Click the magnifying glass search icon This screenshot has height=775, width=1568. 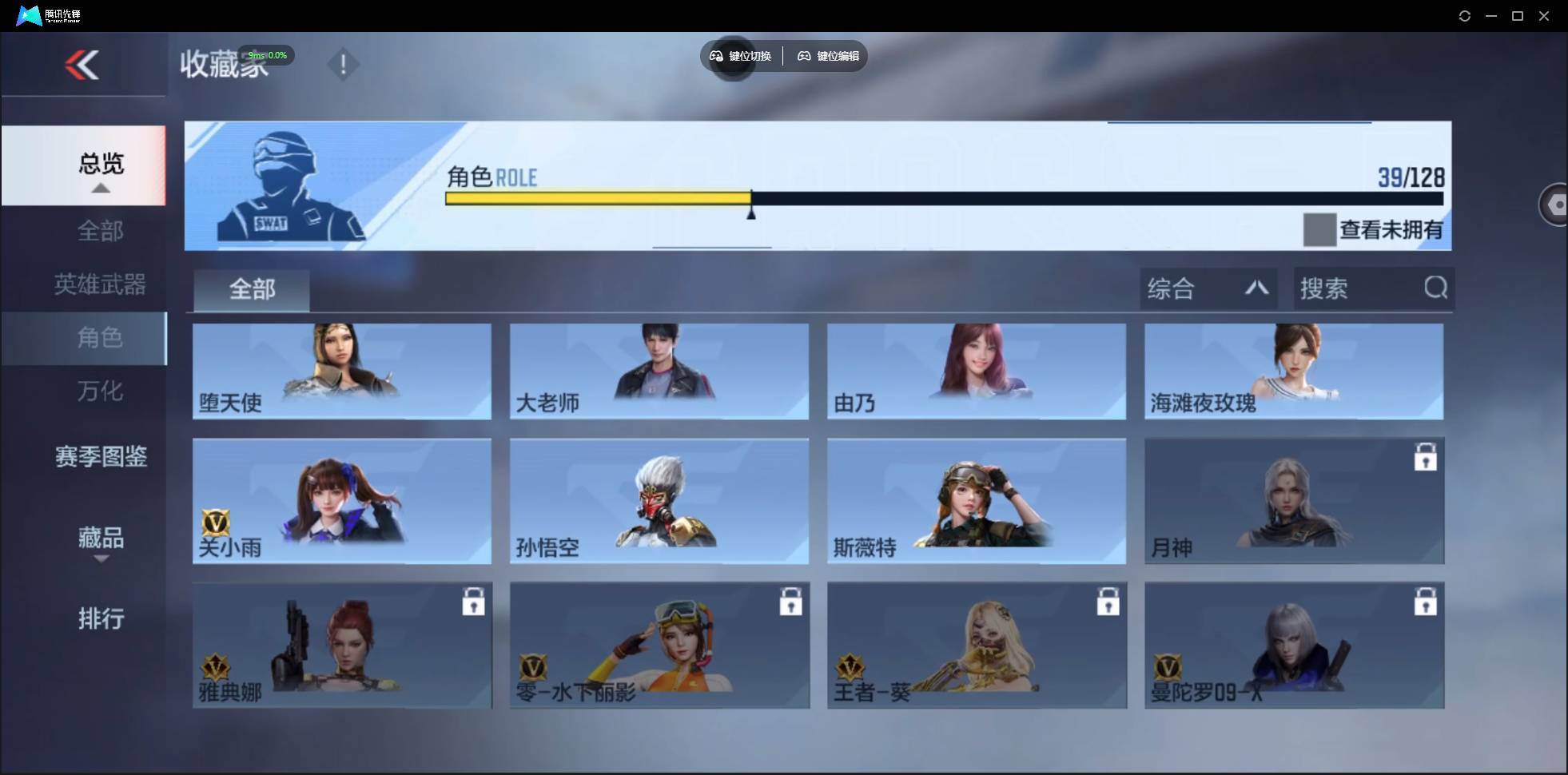(1436, 288)
